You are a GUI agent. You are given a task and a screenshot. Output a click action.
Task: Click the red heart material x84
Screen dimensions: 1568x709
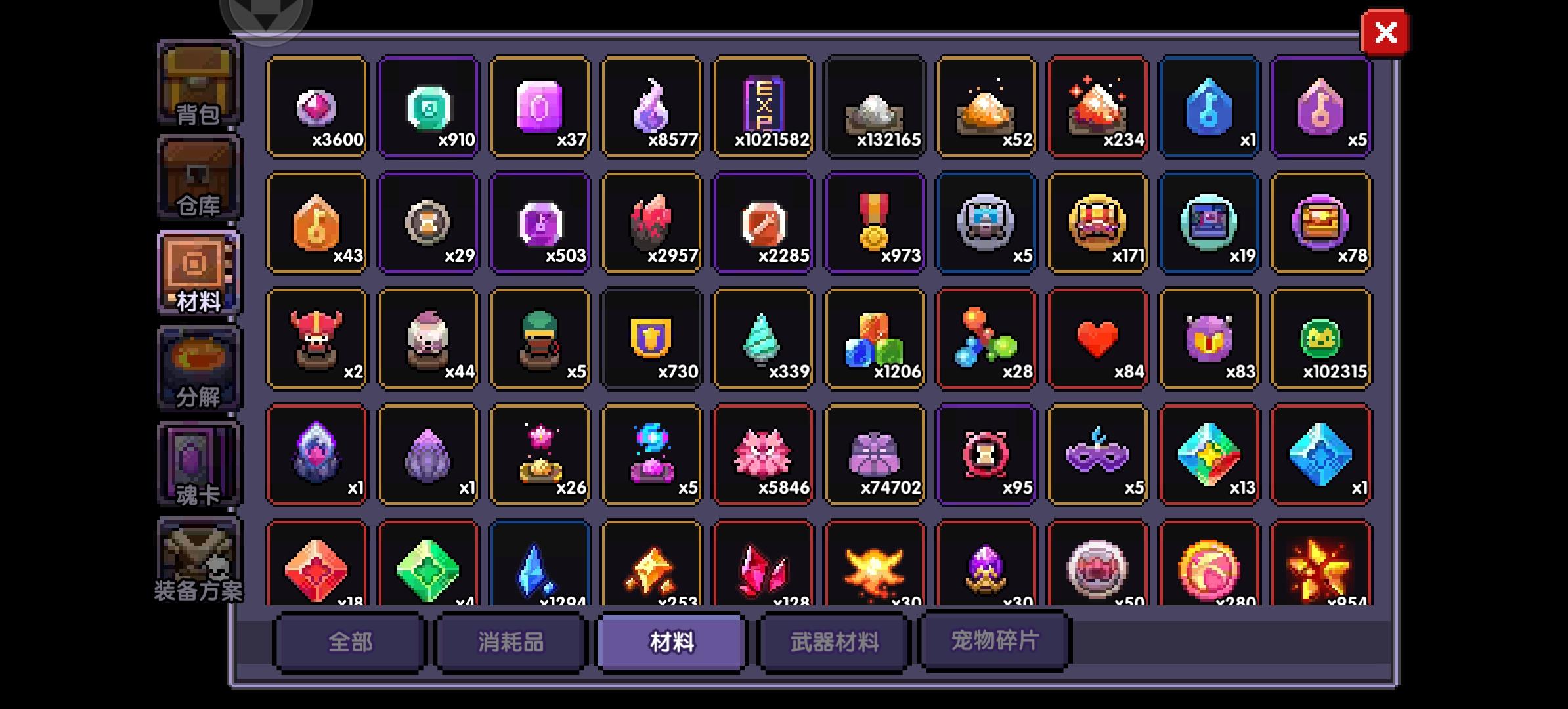(1098, 338)
